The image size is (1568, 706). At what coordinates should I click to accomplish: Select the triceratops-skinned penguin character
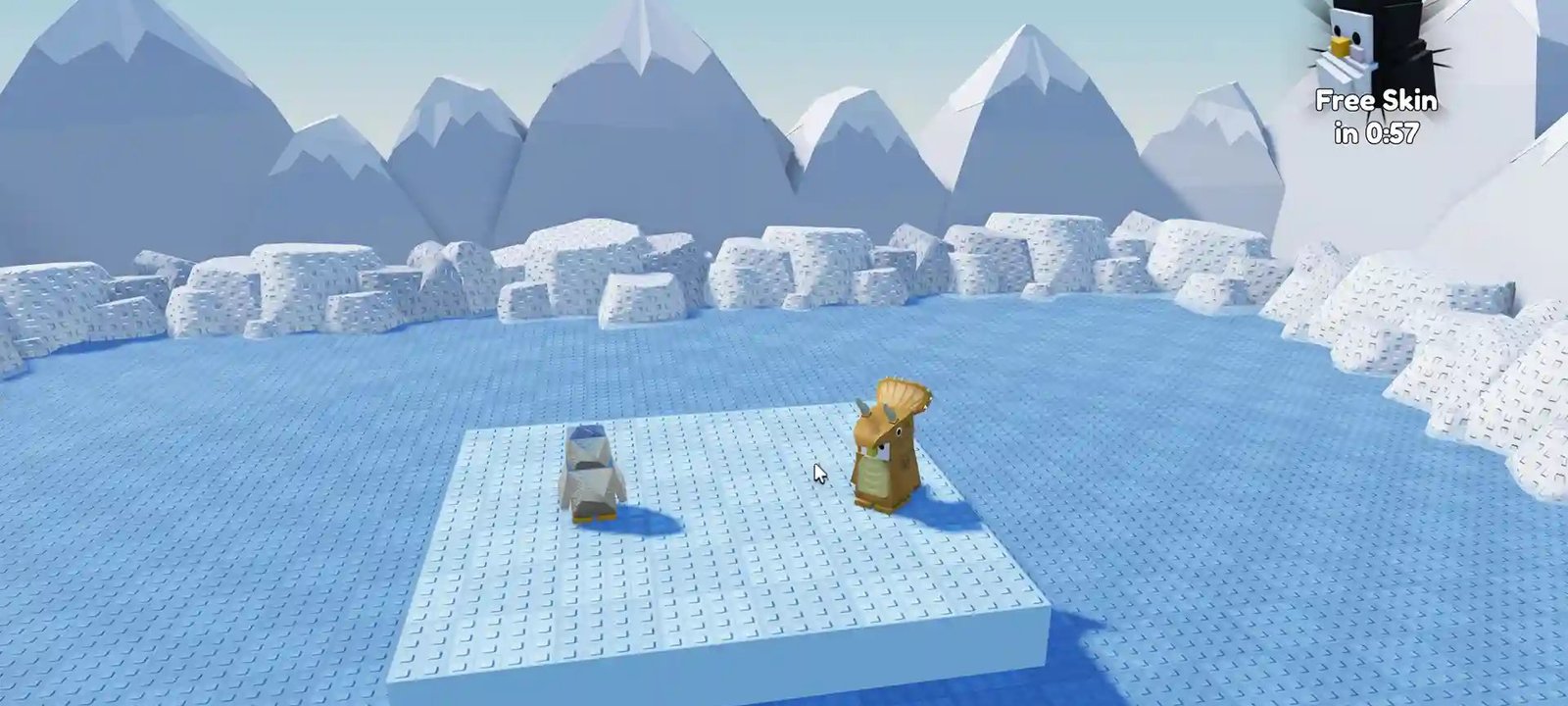[x=887, y=461]
